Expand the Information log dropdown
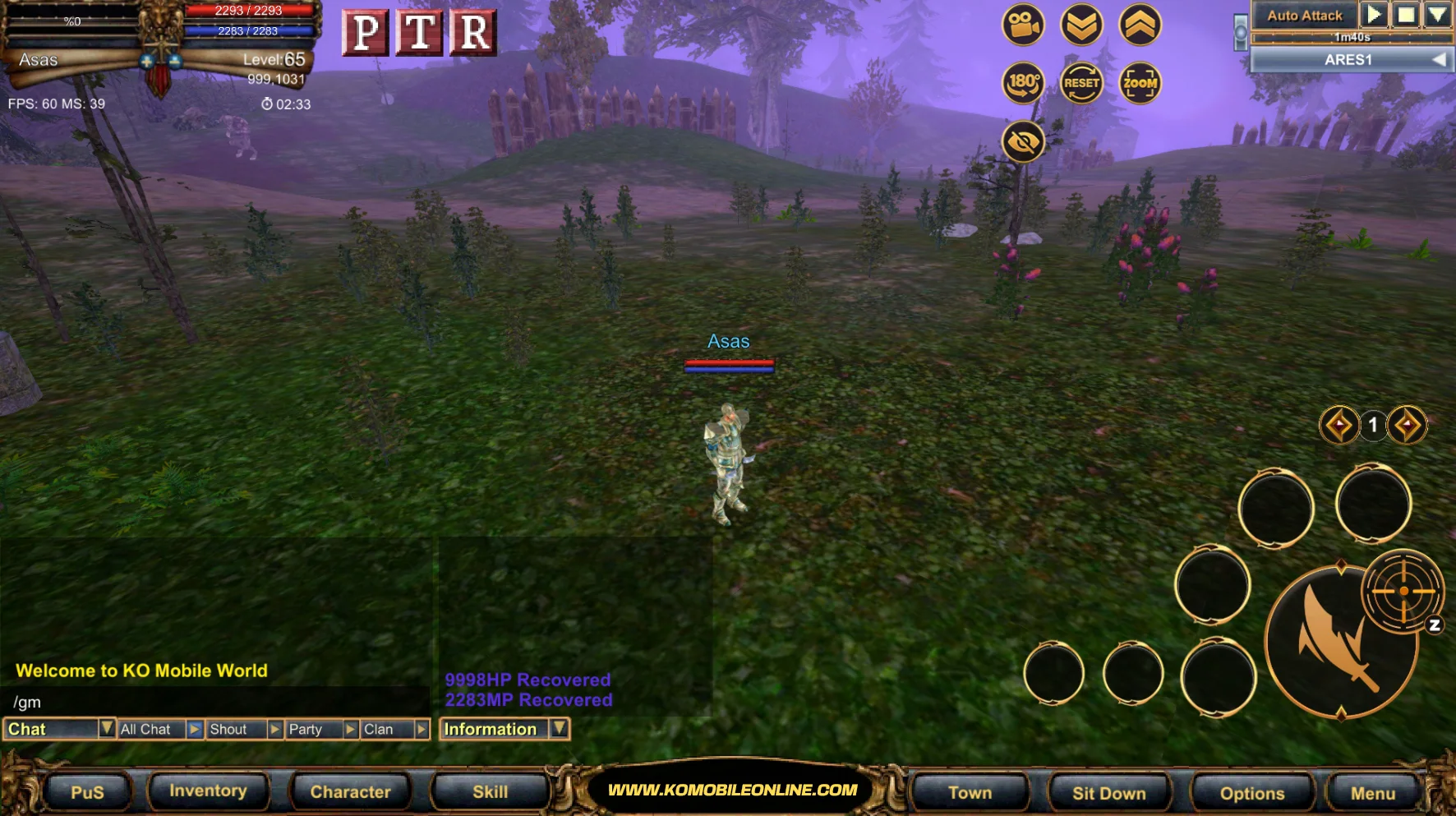Image resolution: width=1456 pixels, height=816 pixels. tap(559, 729)
